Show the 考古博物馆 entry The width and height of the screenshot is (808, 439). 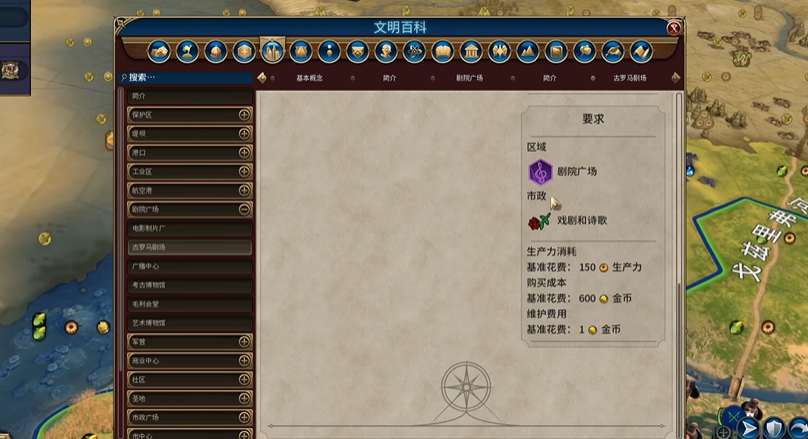(188, 285)
